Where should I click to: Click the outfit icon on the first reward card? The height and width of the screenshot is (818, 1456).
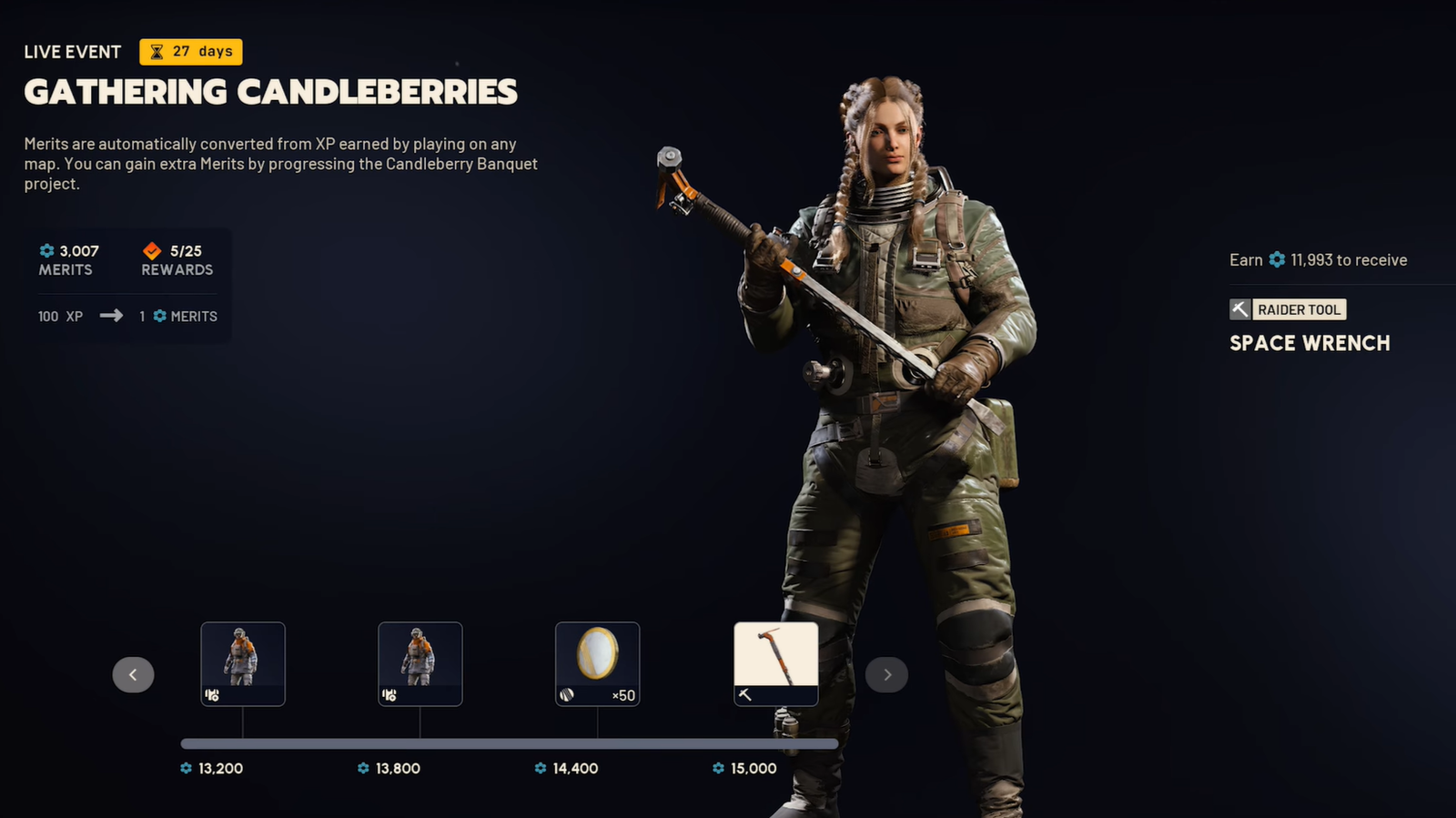point(211,694)
